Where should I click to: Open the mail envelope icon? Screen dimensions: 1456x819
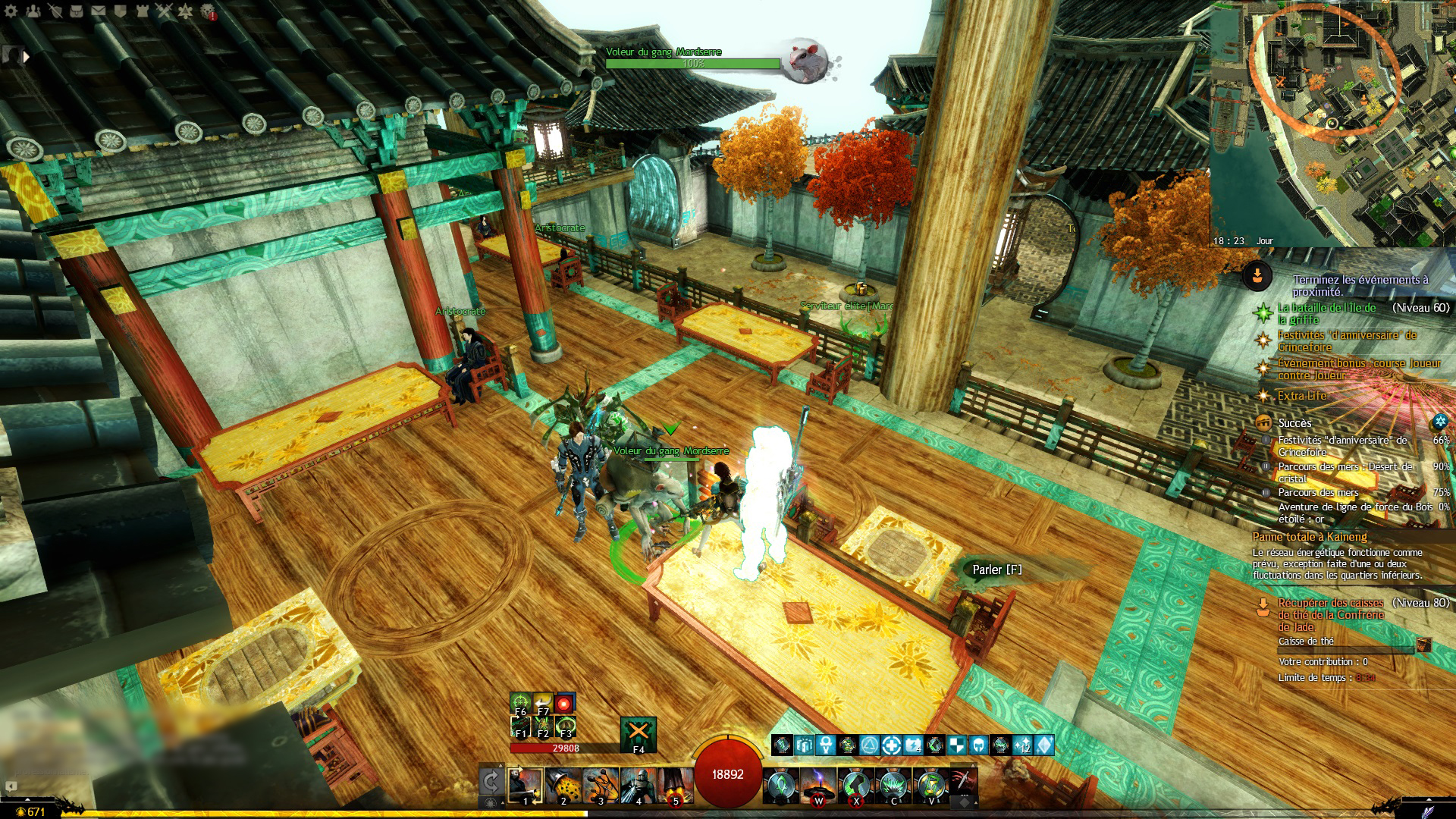(99, 11)
